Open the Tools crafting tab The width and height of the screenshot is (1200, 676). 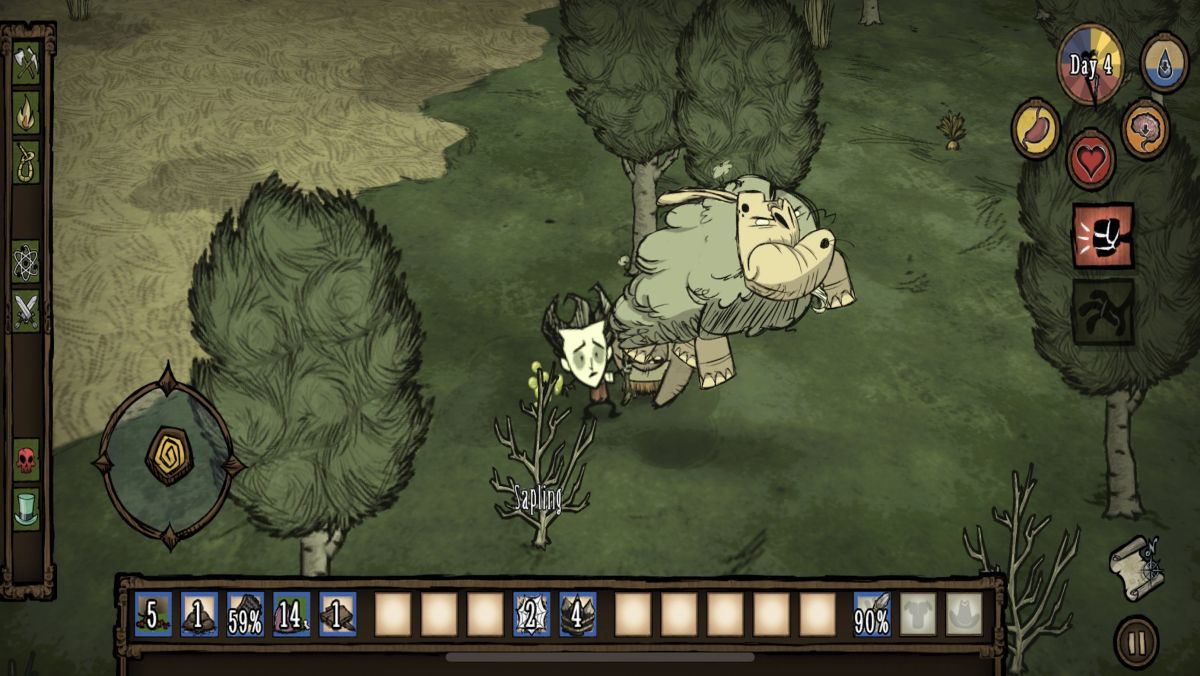pyautogui.click(x=26, y=64)
